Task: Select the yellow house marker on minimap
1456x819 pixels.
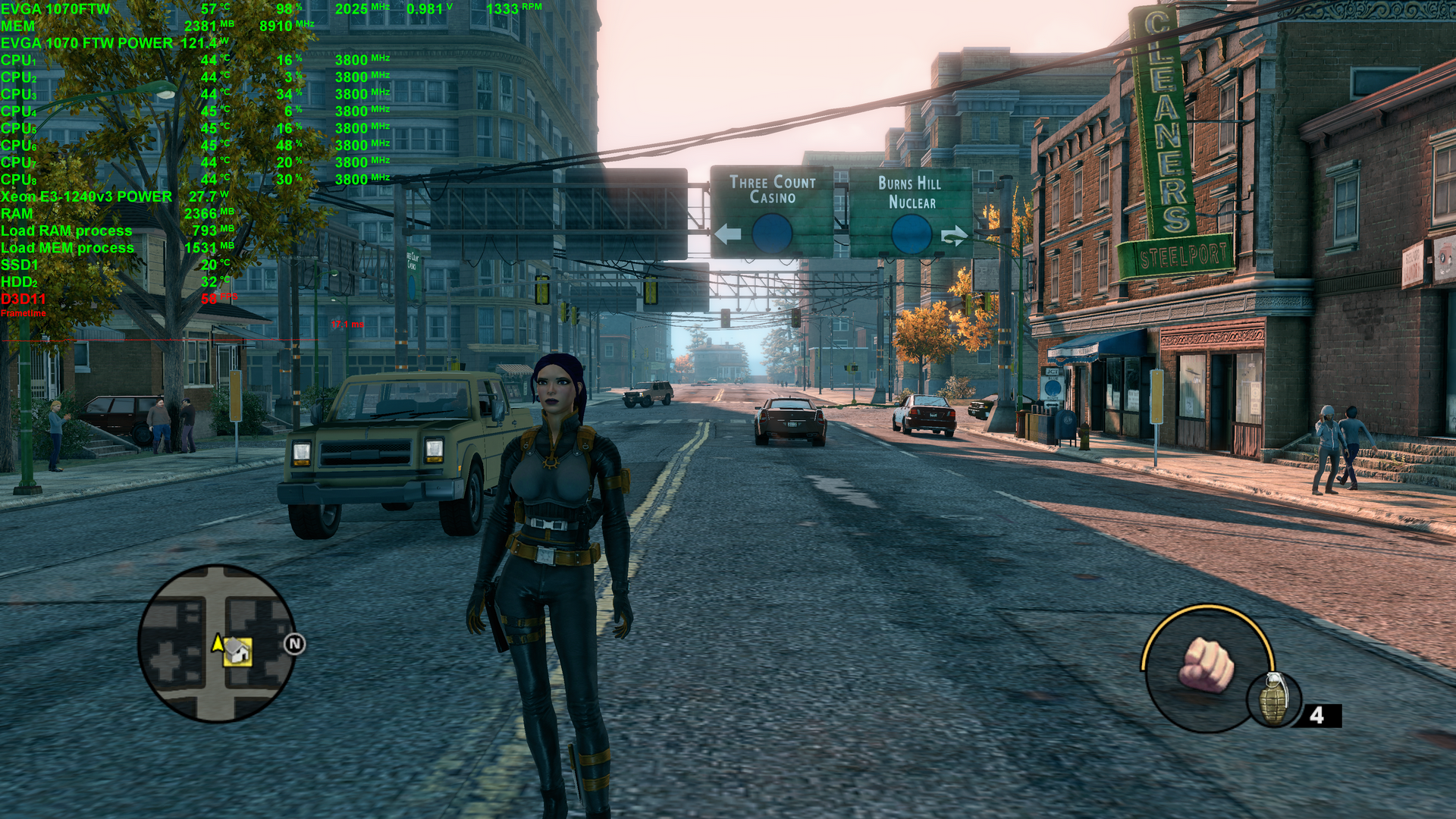Action: pos(237,651)
